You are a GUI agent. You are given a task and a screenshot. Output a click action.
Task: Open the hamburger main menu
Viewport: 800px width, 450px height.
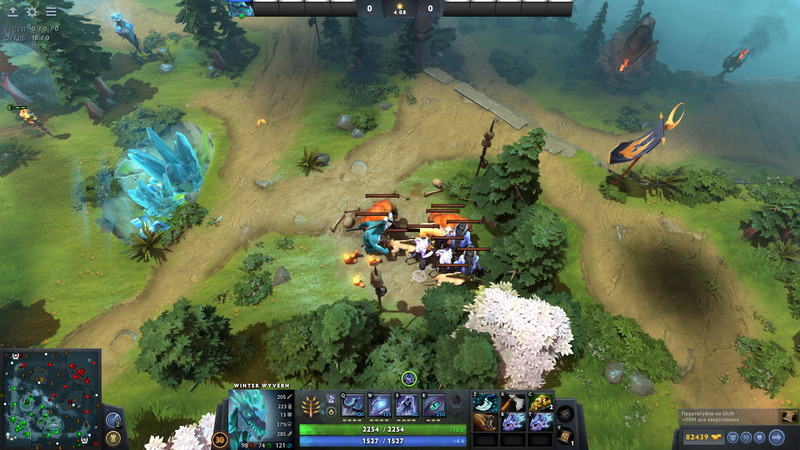point(50,11)
